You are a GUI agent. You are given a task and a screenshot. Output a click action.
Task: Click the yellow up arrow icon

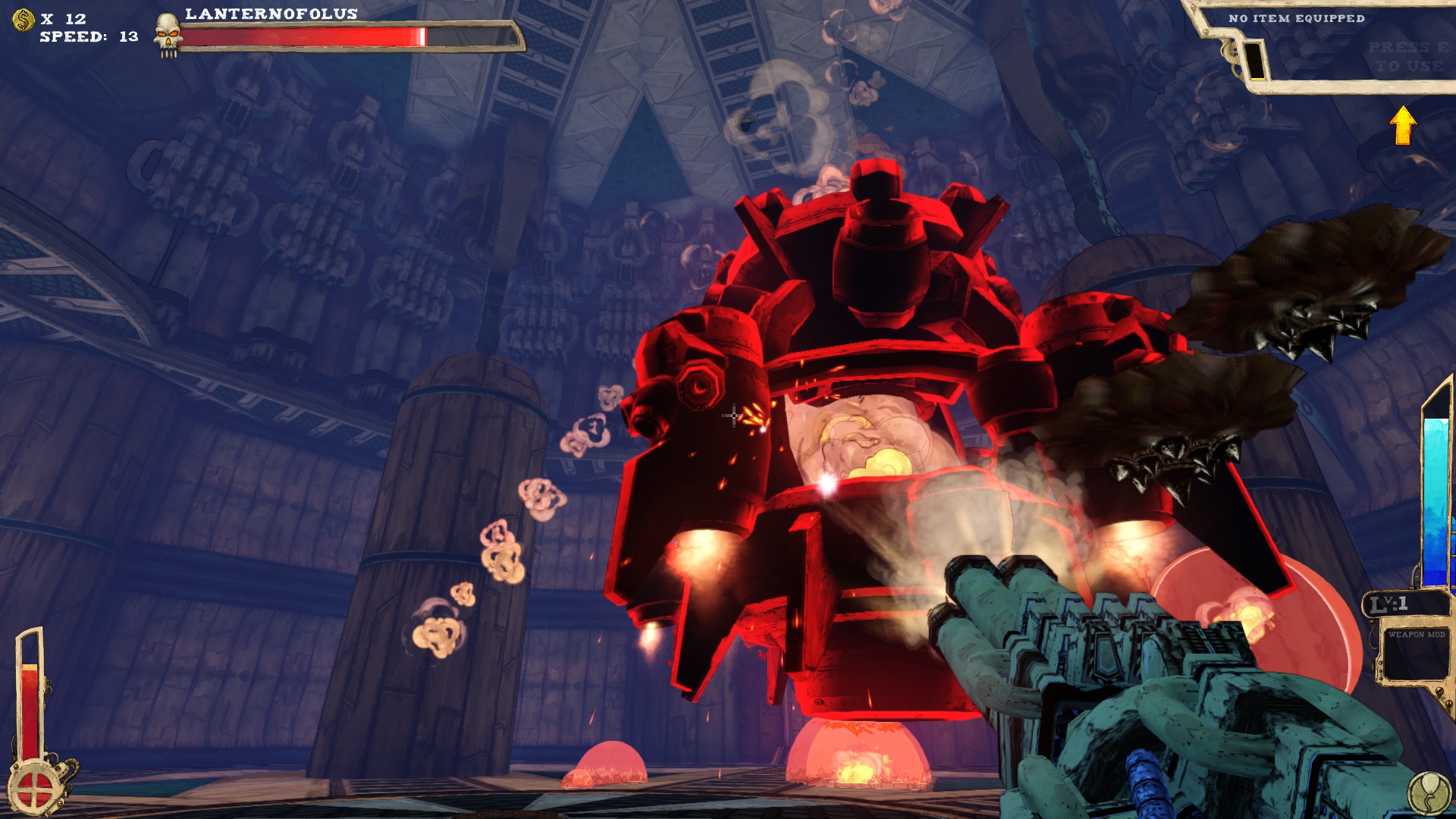pos(1403,125)
